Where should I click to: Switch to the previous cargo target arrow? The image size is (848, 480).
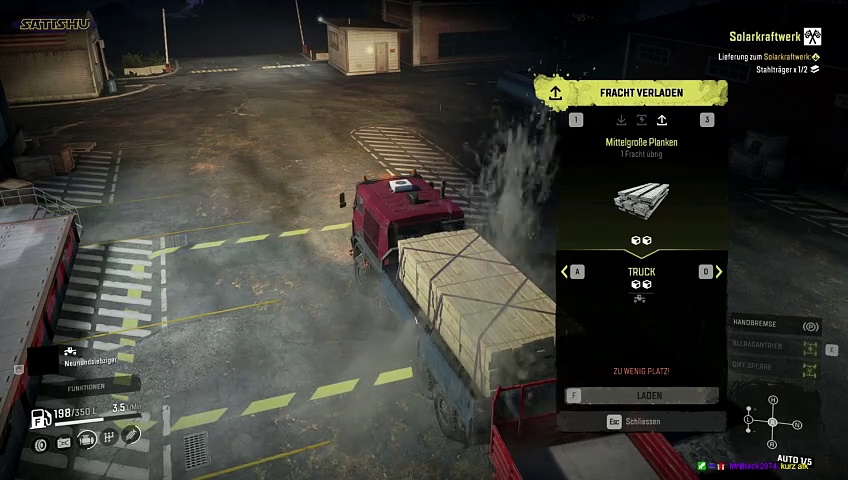tap(565, 272)
